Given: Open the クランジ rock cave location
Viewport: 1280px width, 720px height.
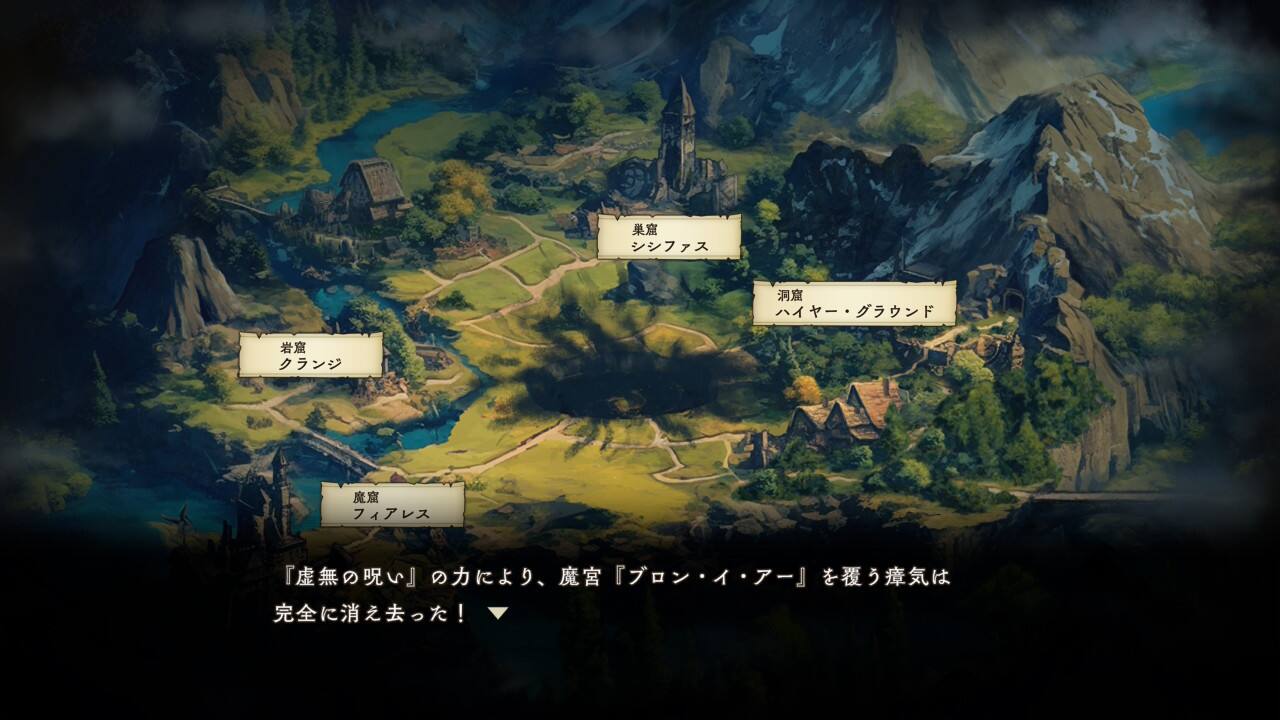Looking at the screenshot, I should [310, 355].
